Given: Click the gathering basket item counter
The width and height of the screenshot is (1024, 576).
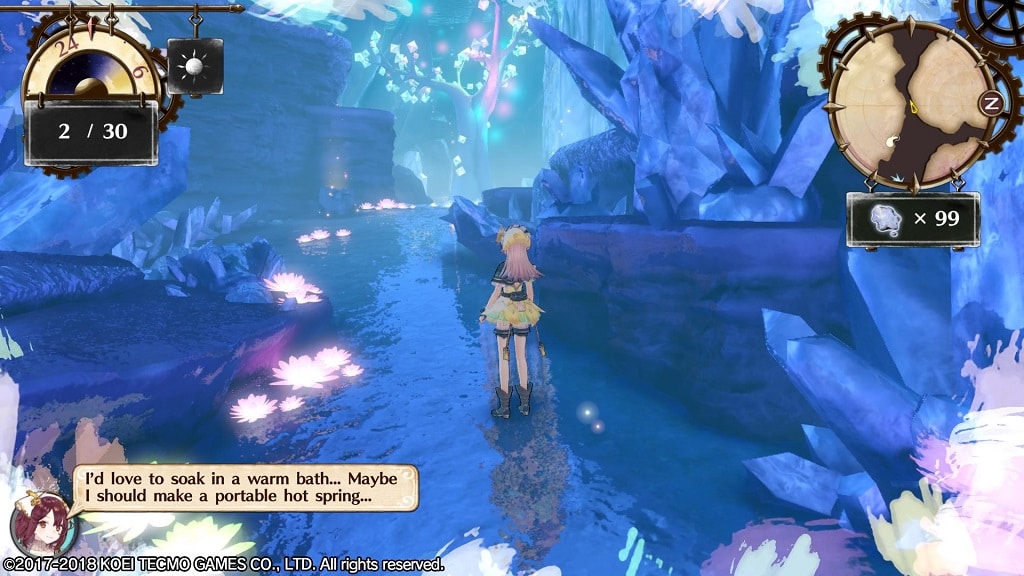Looking at the screenshot, I should point(912,219).
